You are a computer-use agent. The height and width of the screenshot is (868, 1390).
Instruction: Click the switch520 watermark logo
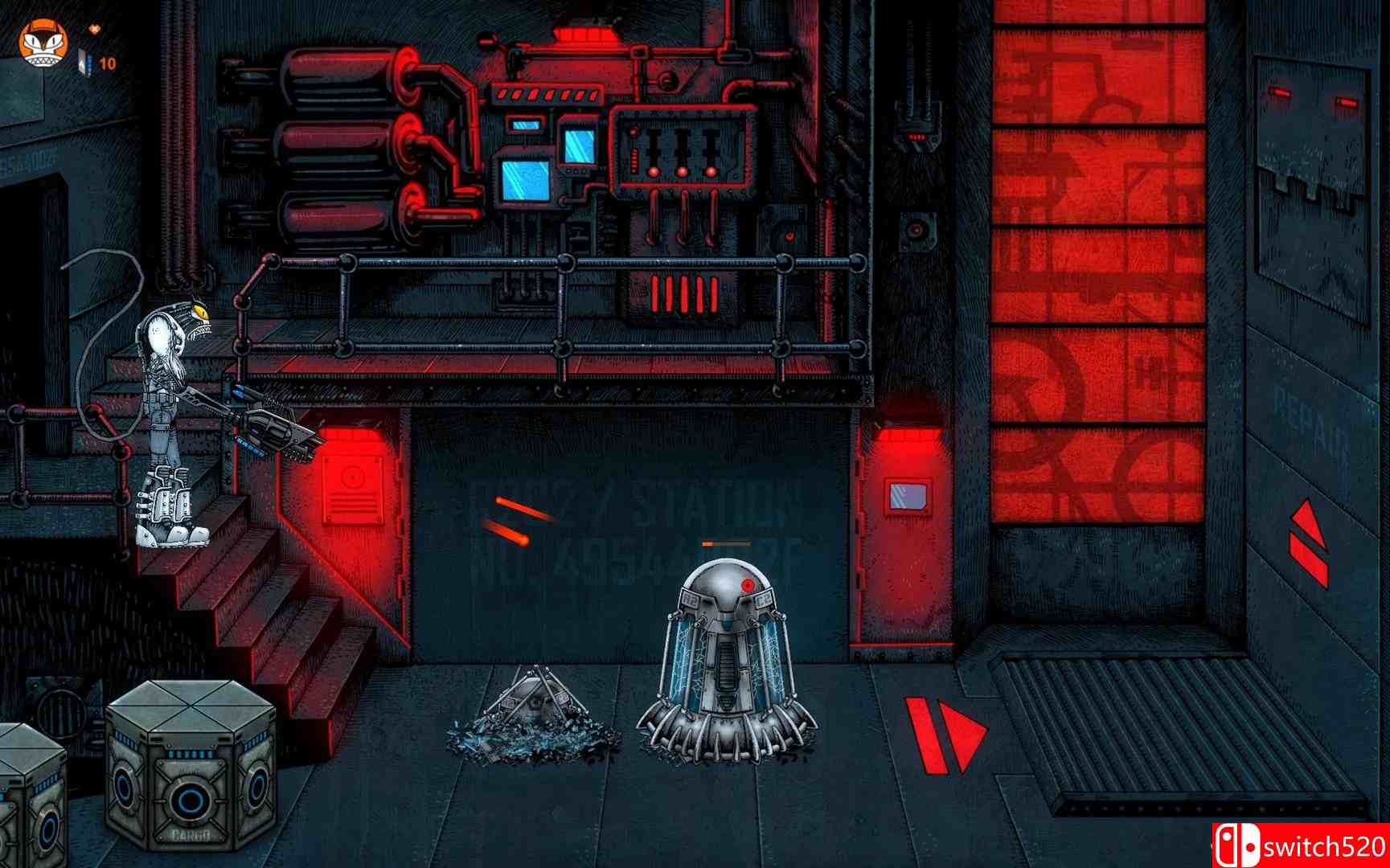coord(1301,845)
